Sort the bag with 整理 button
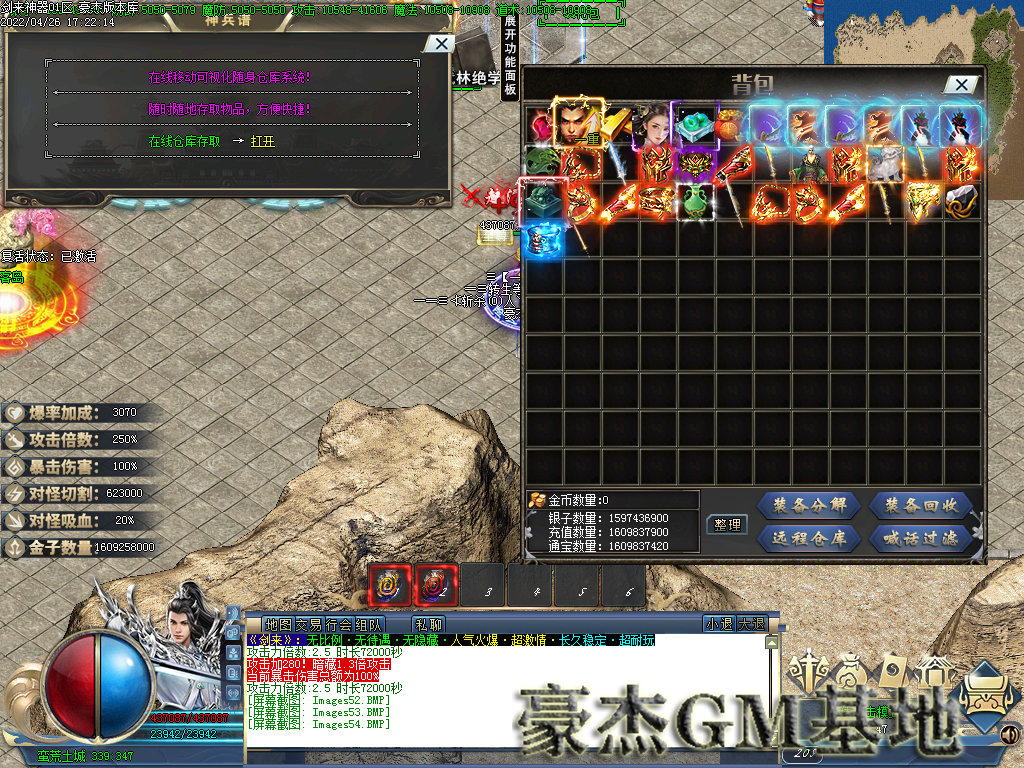Screen dimensions: 1024x768 pos(727,524)
